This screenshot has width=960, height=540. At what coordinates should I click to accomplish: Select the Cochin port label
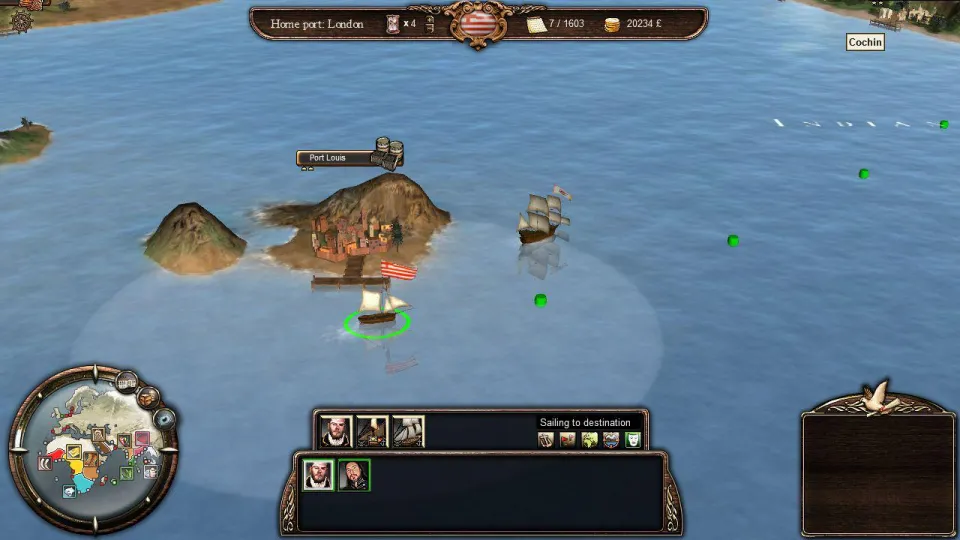click(x=865, y=42)
